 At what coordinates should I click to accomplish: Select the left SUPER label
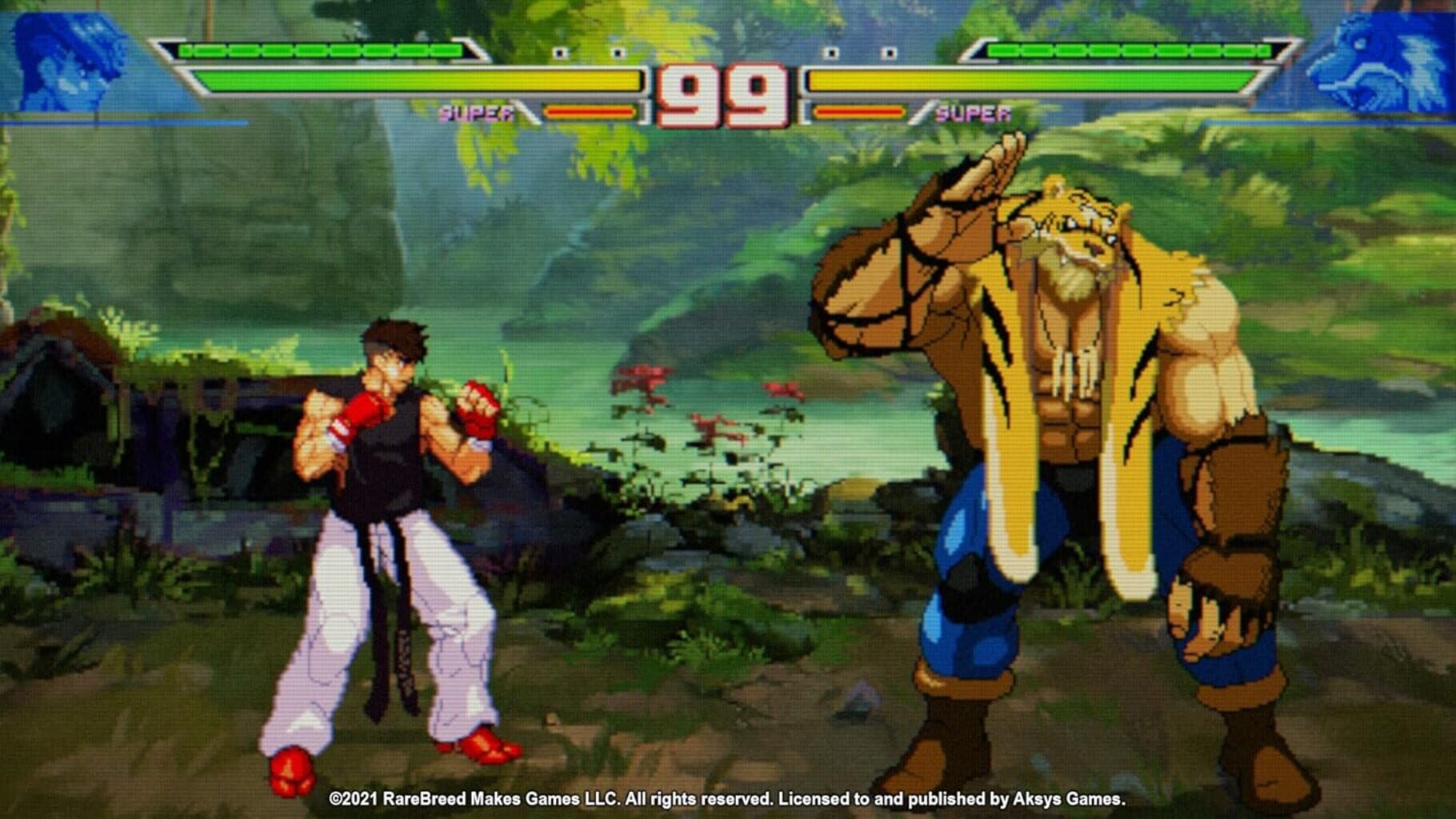[475, 114]
